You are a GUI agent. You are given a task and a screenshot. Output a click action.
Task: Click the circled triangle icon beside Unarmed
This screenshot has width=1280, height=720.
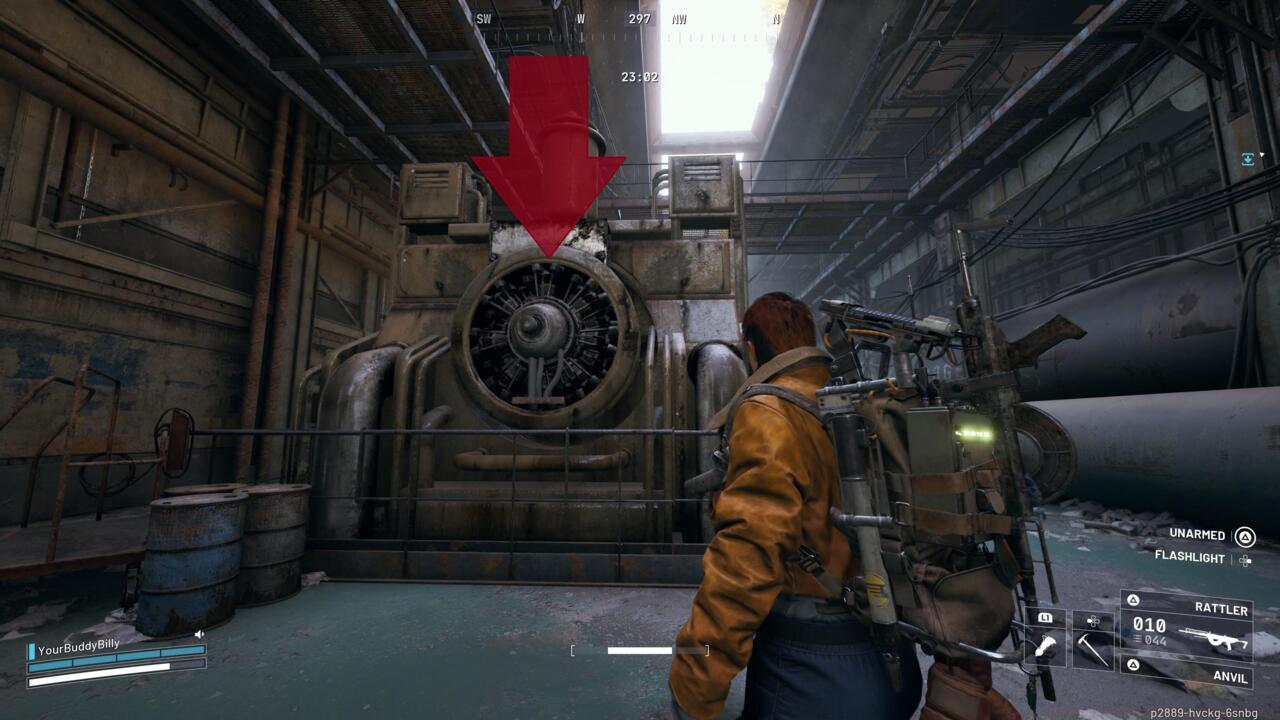1245,537
